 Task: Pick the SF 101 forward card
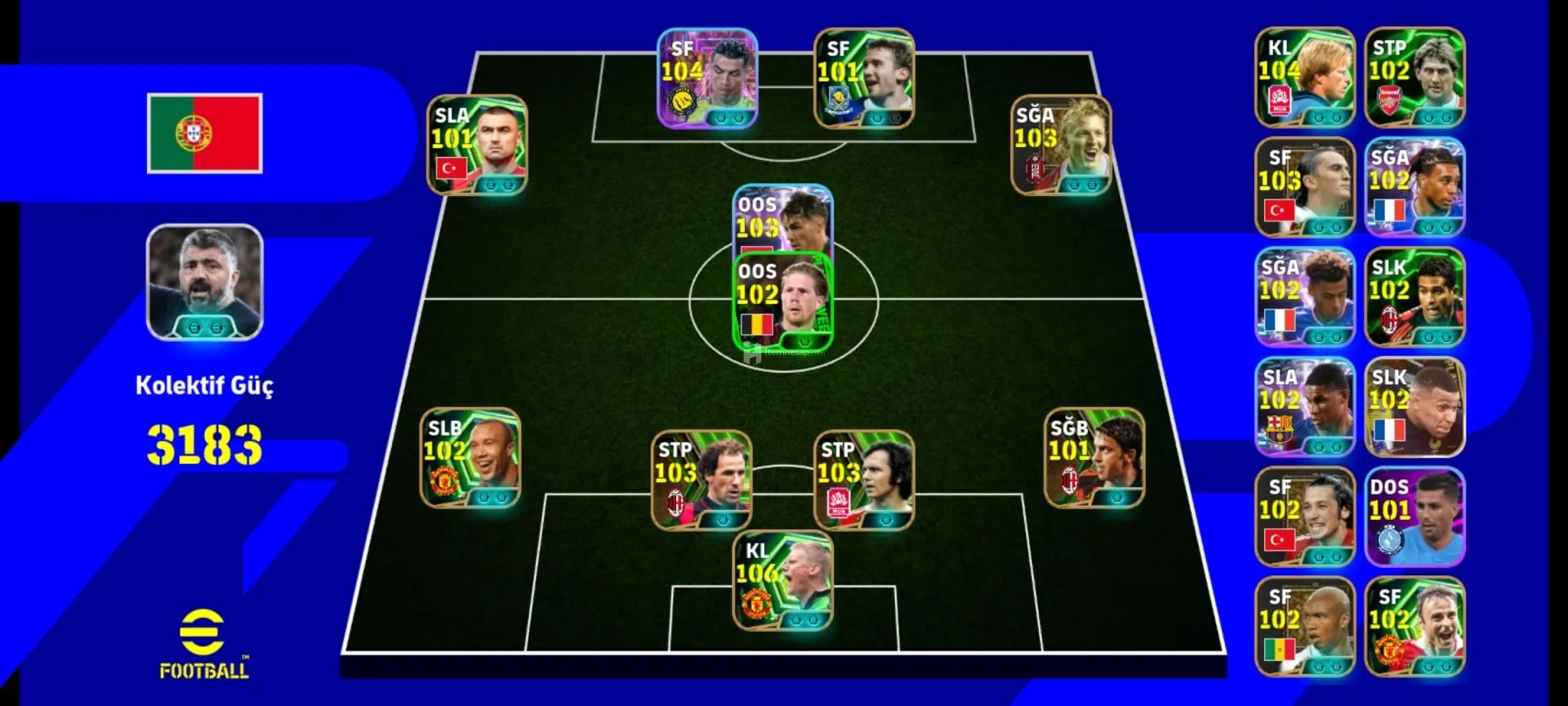[864, 79]
